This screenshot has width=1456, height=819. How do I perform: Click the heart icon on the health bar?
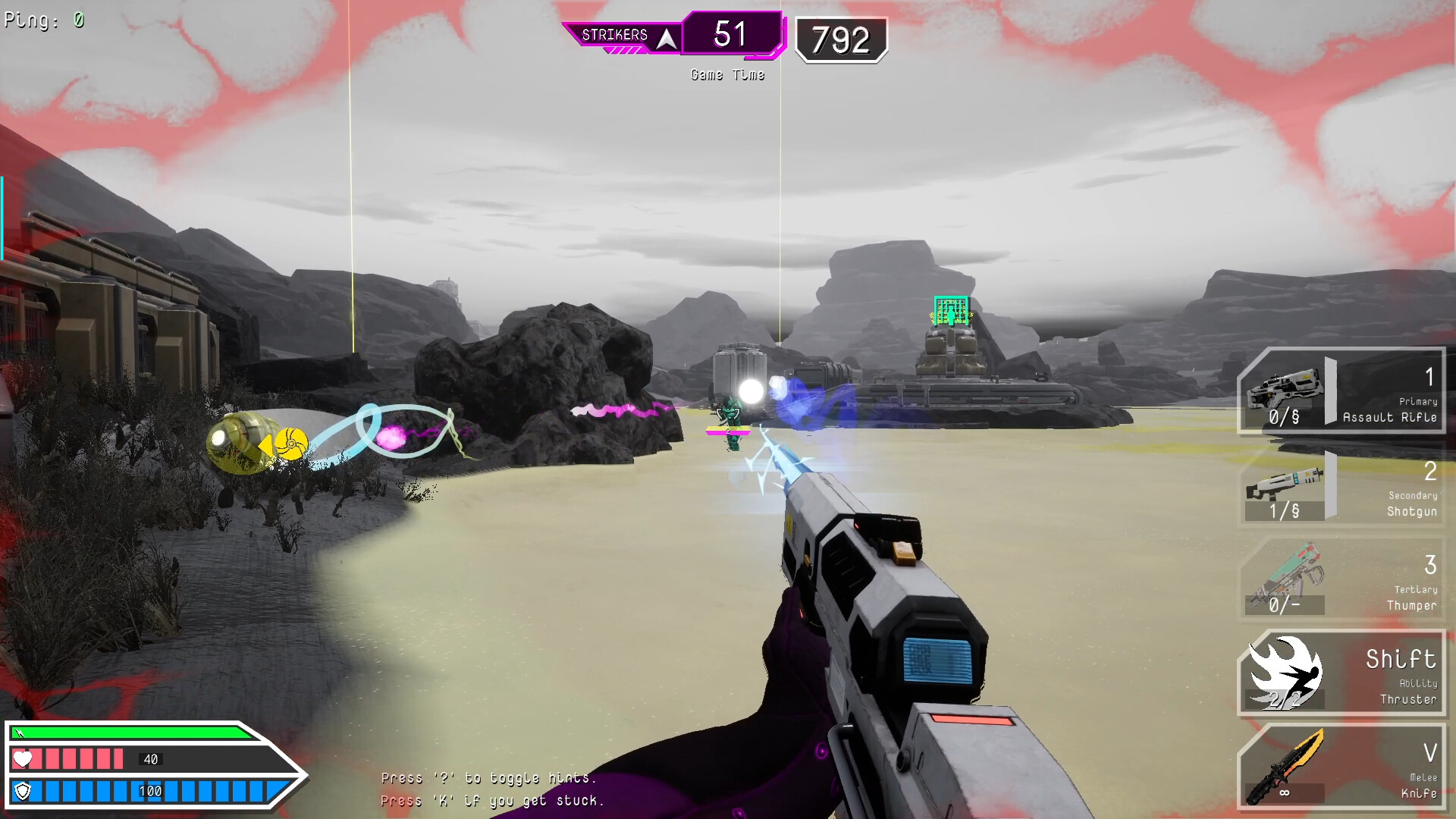(23, 758)
